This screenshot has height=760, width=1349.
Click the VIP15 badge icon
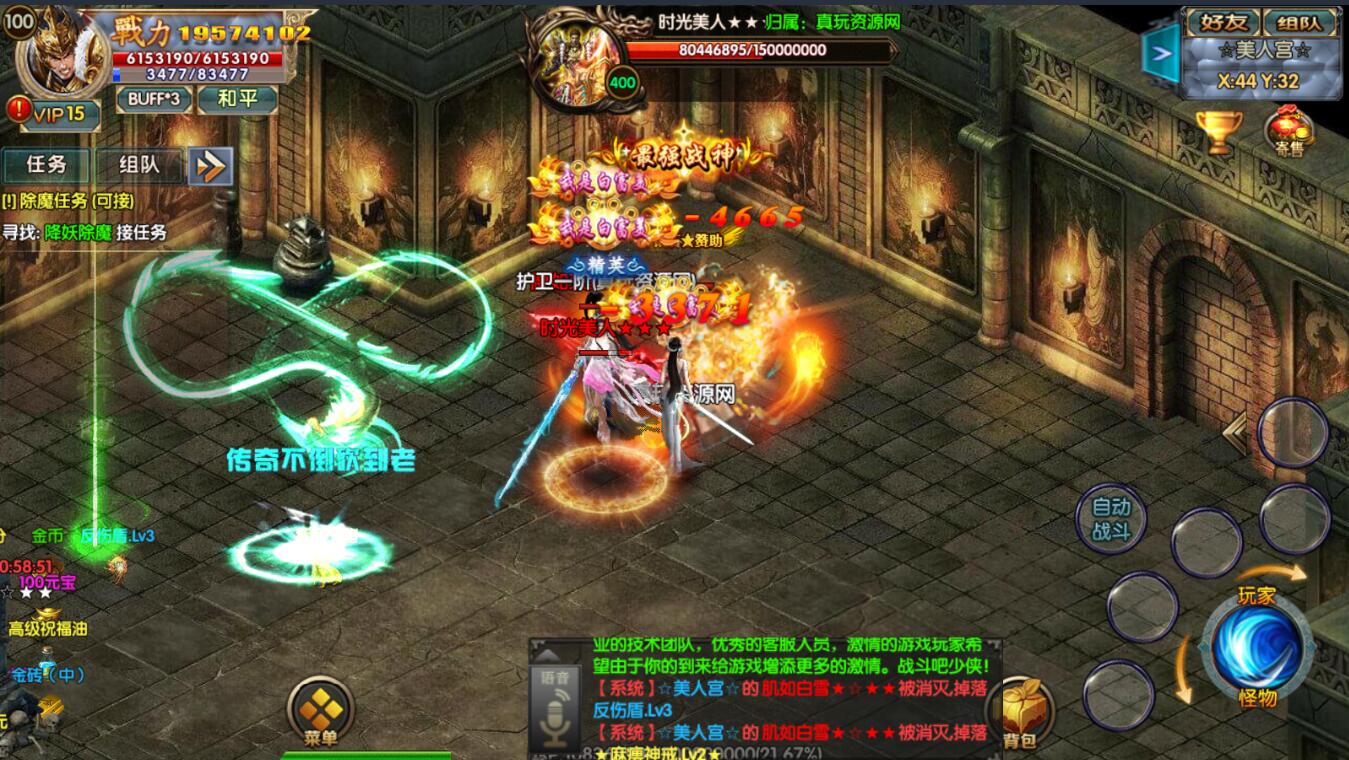55,114
